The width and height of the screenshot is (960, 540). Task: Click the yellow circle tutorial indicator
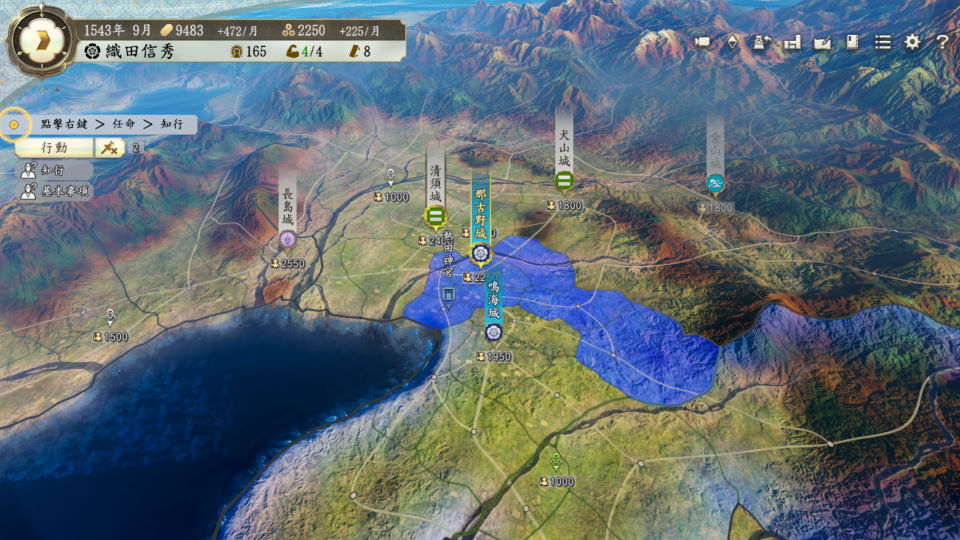(x=14, y=125)
